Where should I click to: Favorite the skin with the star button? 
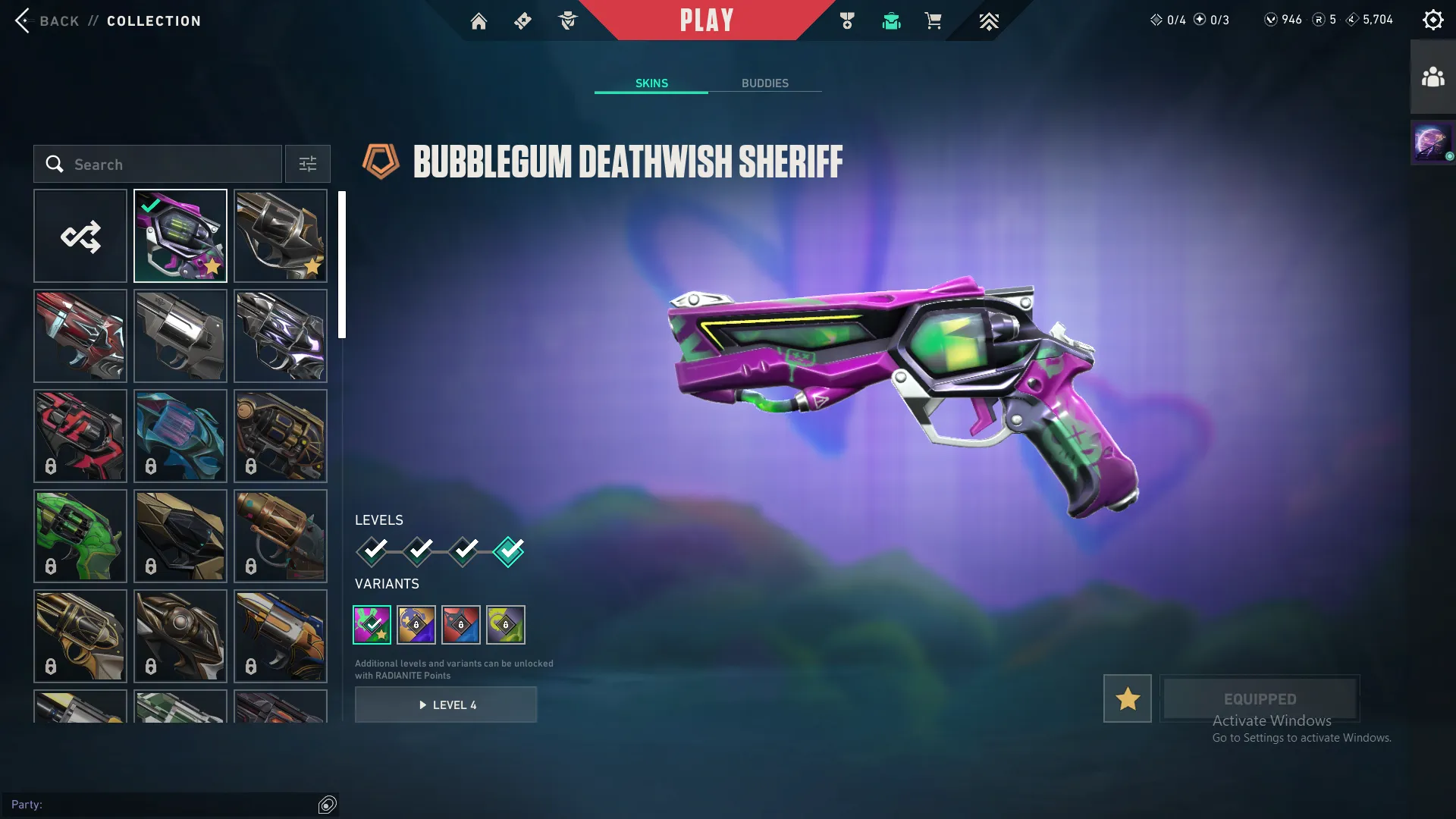click(1127, 698)
